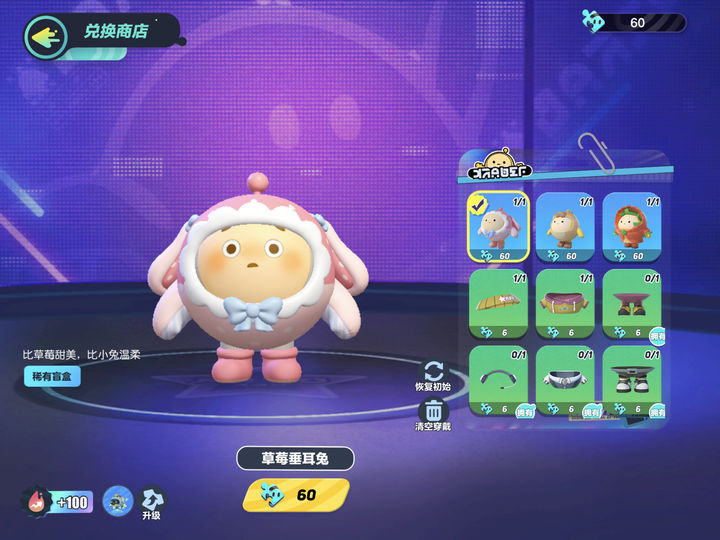Choose the red strawberry hood outfit tile

(632, 228)
